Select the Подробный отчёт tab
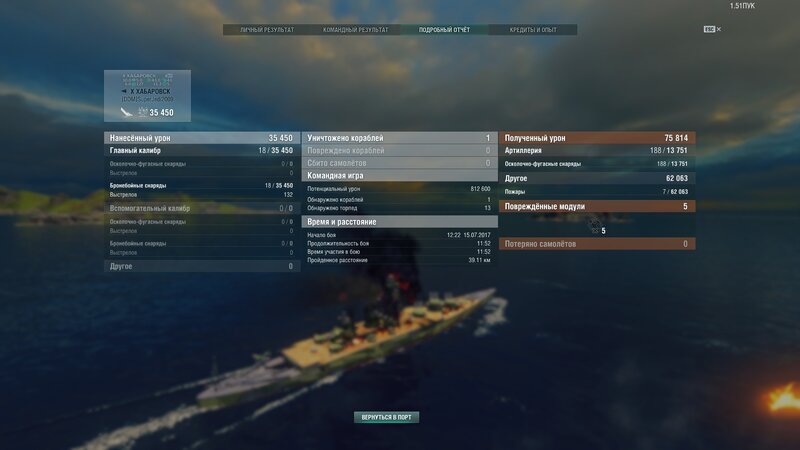 point(444,30)
